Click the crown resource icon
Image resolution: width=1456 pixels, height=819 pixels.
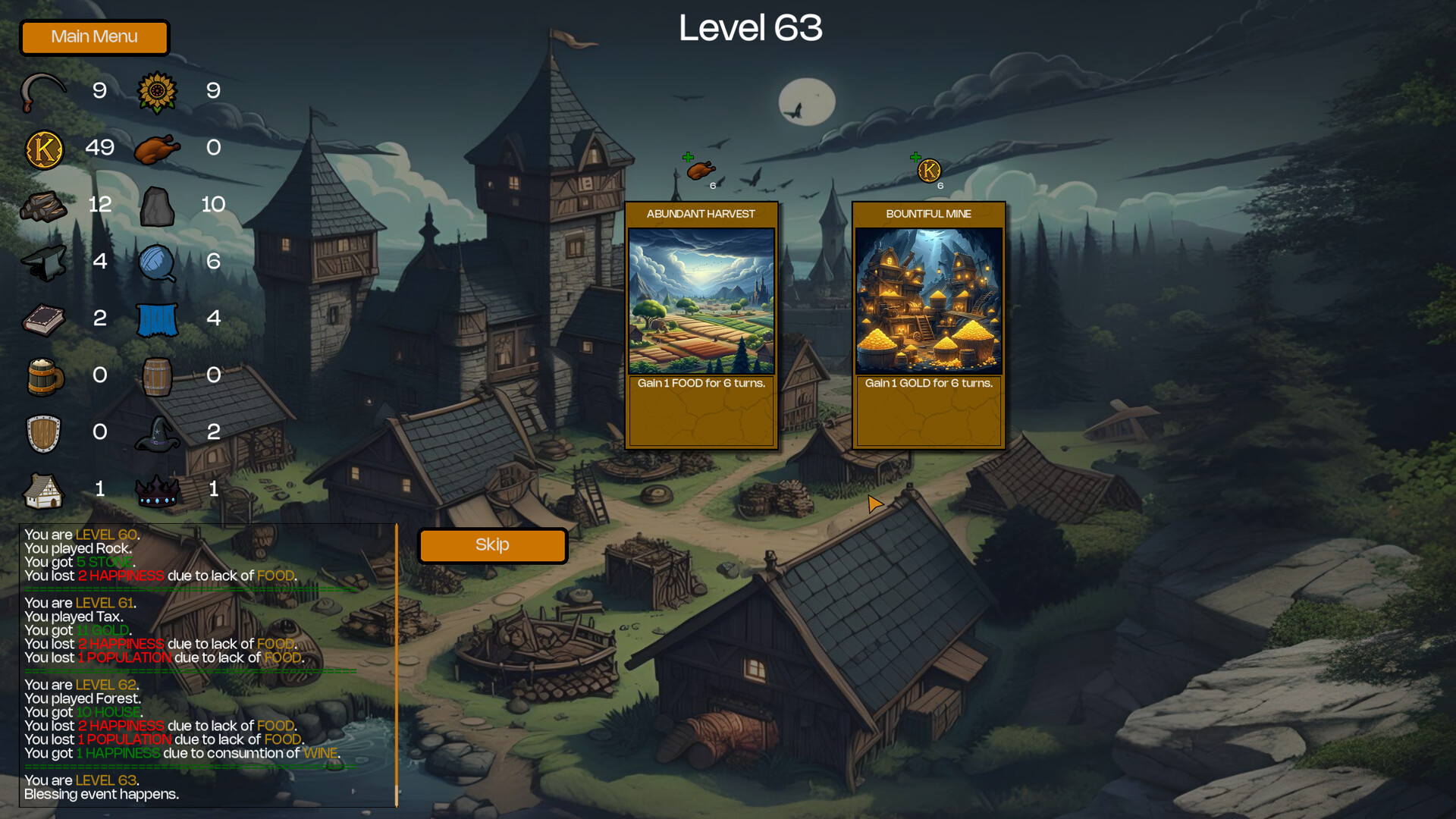157,489
